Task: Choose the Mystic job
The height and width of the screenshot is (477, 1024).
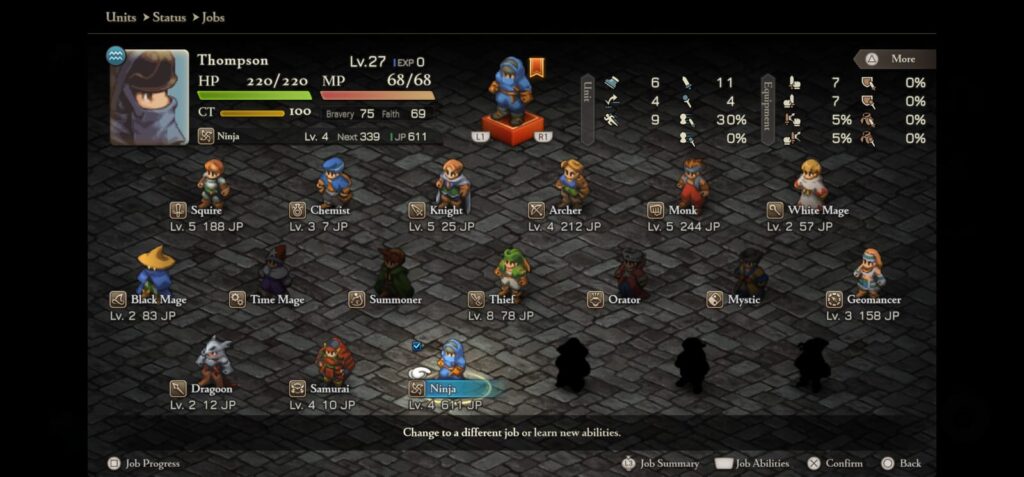Action: click(749, 273)
